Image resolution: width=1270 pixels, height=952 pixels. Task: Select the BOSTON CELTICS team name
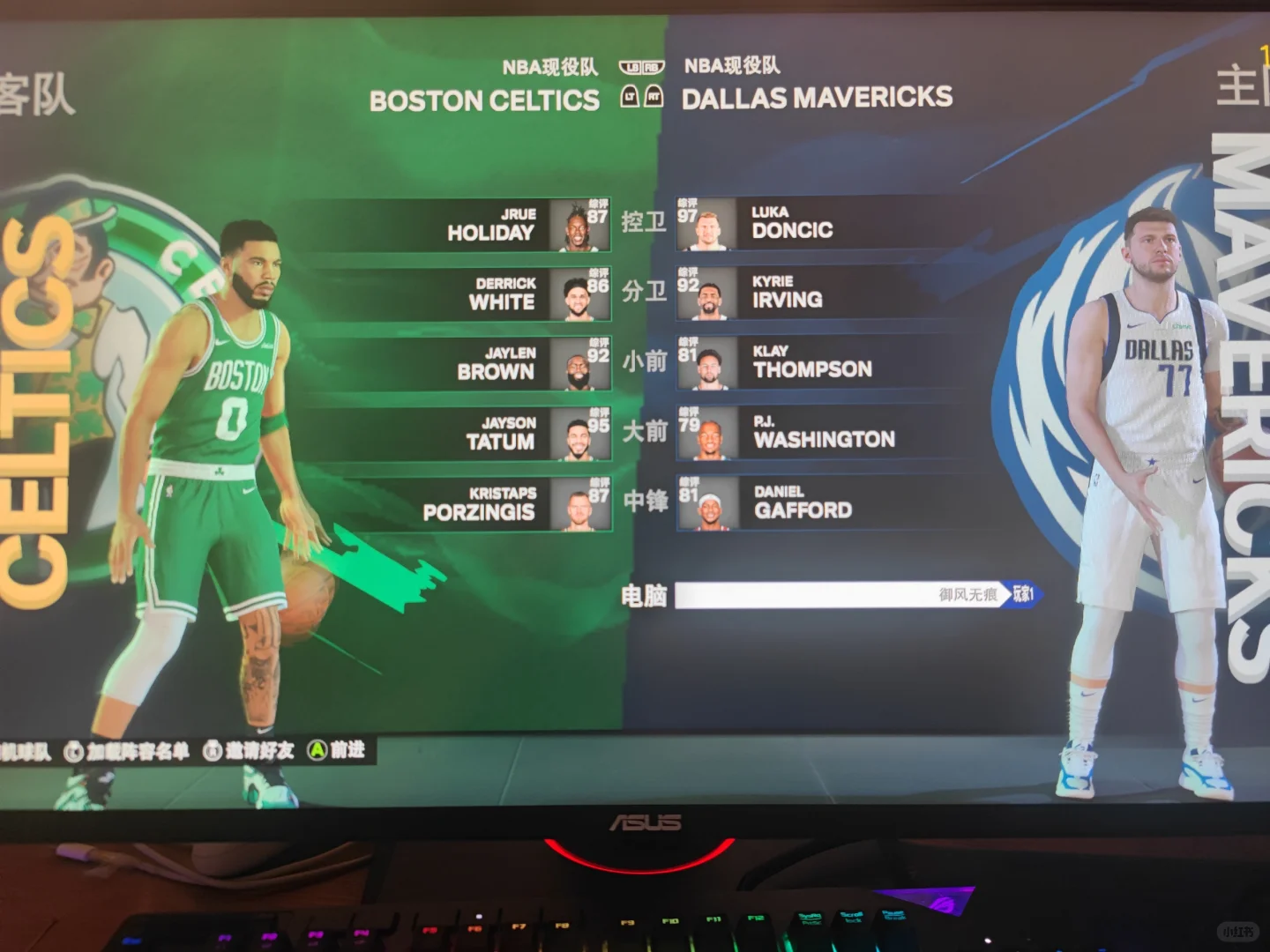485,100
